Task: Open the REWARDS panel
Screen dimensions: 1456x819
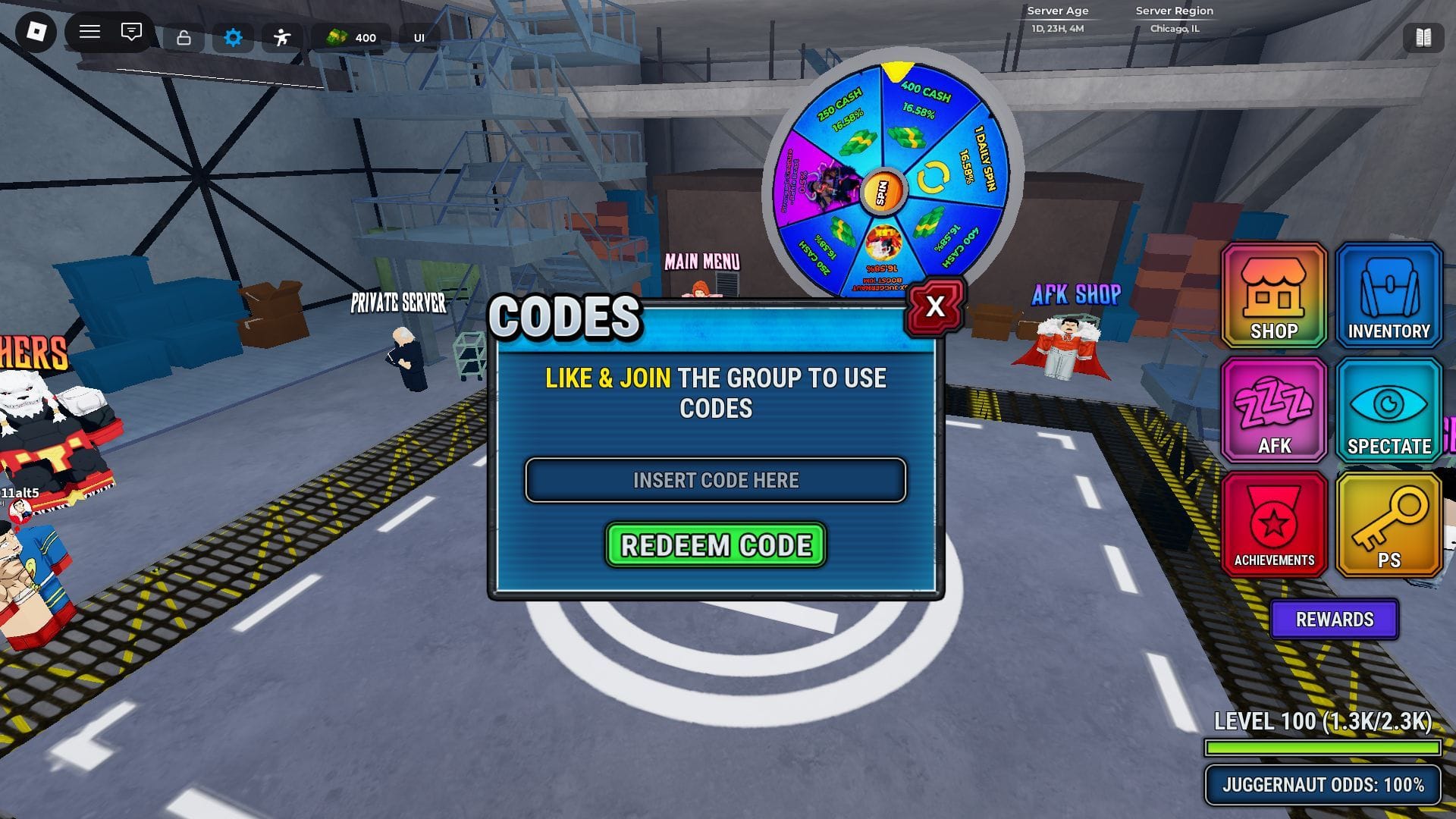Action: pyautogui.click(x=1333, y=619)
